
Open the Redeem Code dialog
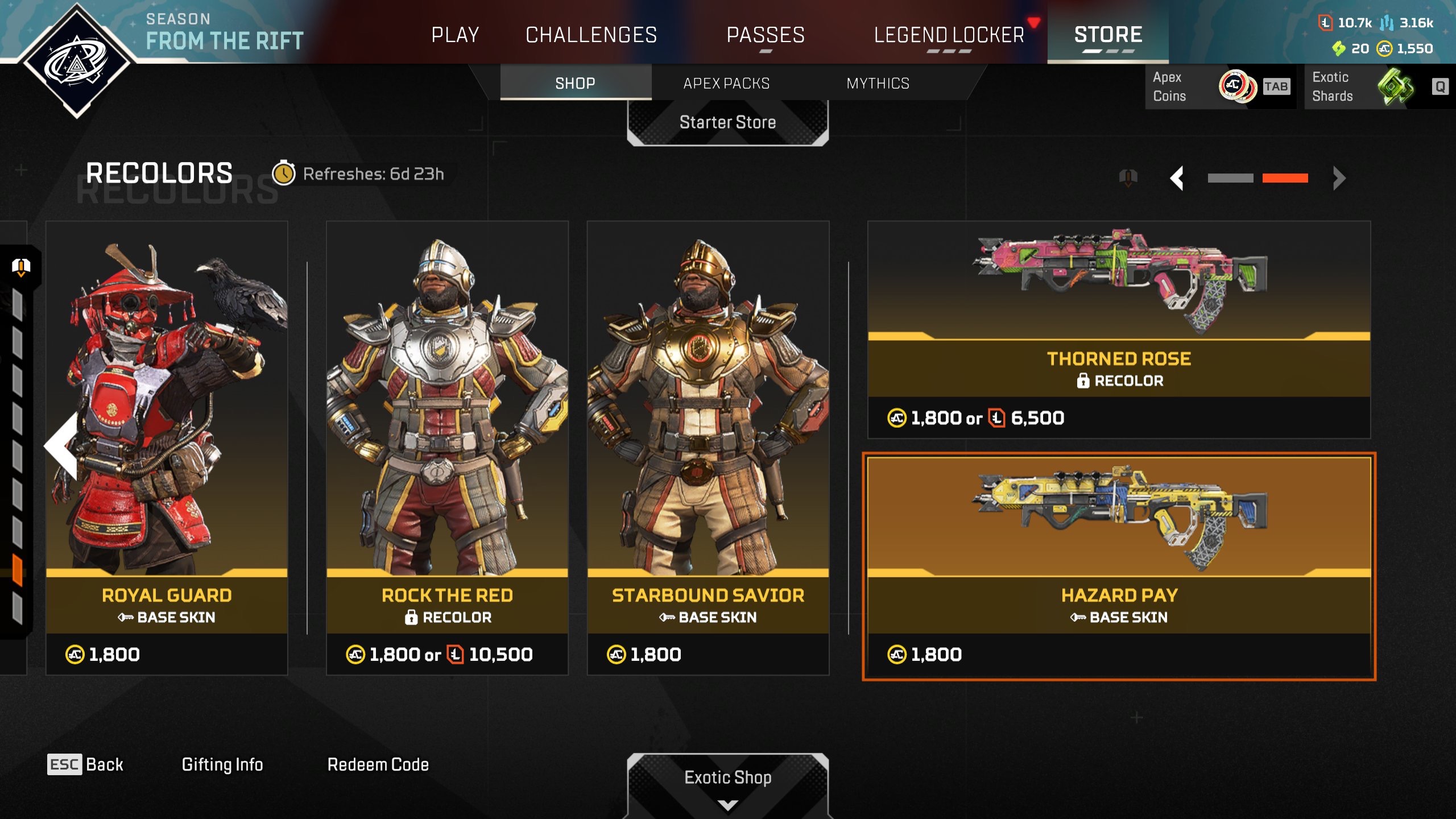(x=378, y=764)
